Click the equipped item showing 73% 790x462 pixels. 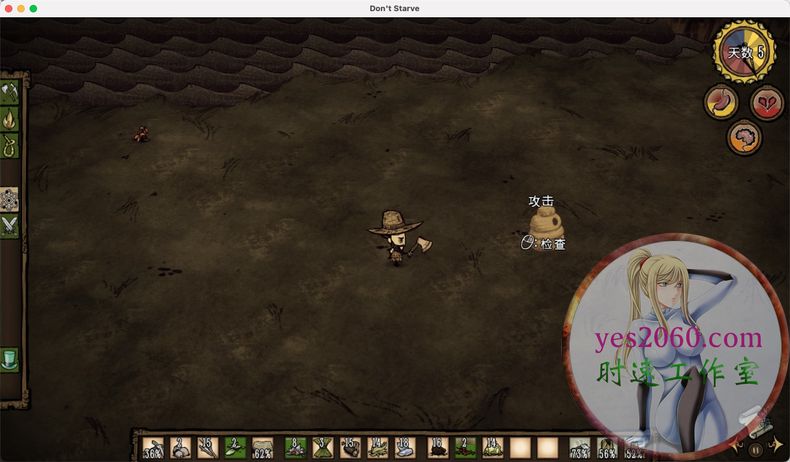(579, 448)
